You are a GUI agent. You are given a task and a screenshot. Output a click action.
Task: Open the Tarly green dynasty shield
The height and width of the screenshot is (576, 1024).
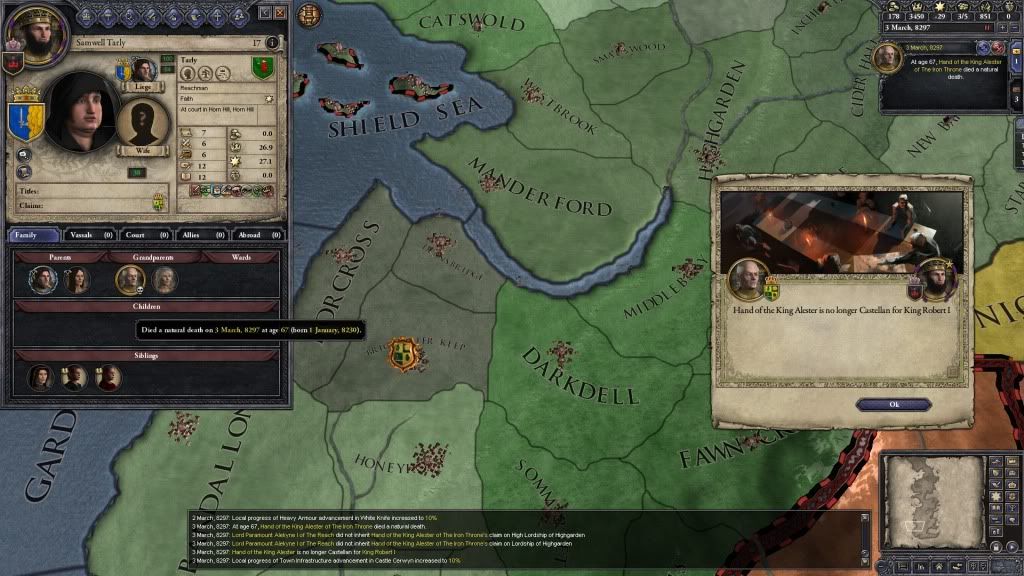tap(262, 68)
